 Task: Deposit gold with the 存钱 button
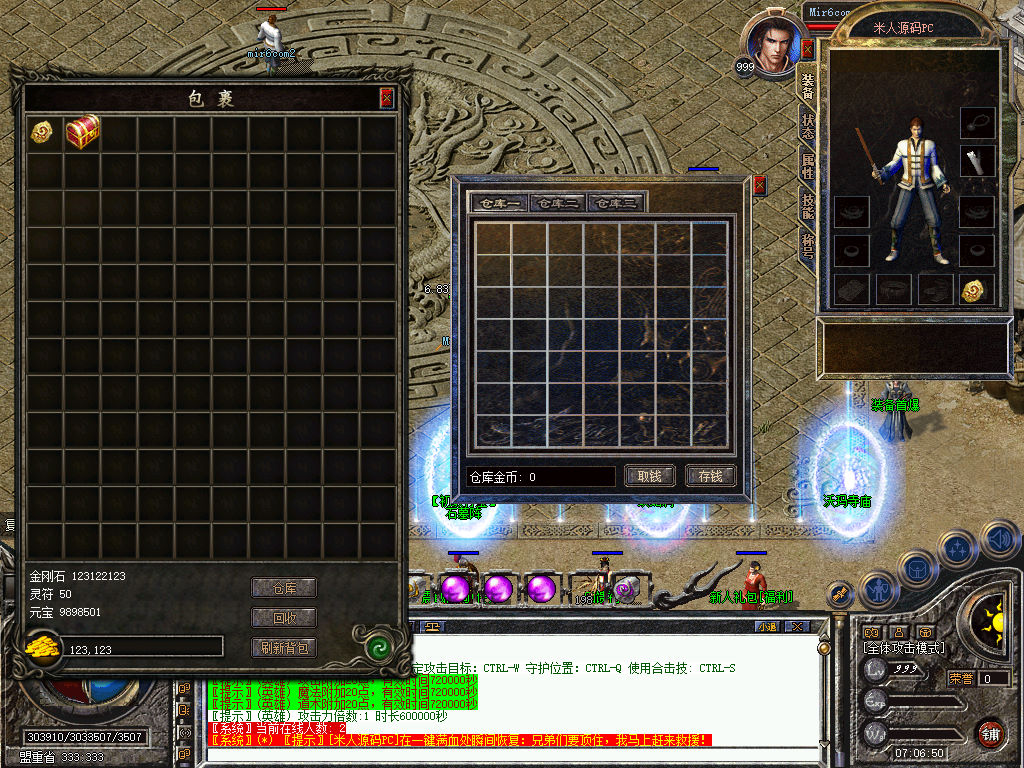tap(710, 476)
